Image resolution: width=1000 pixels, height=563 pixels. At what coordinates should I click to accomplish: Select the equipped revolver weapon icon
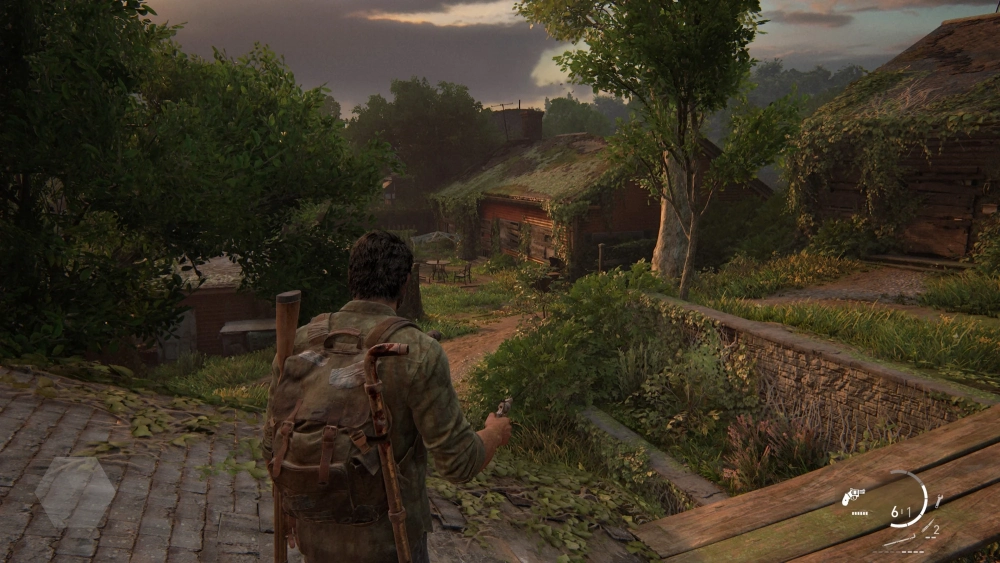tap(853, 496)
